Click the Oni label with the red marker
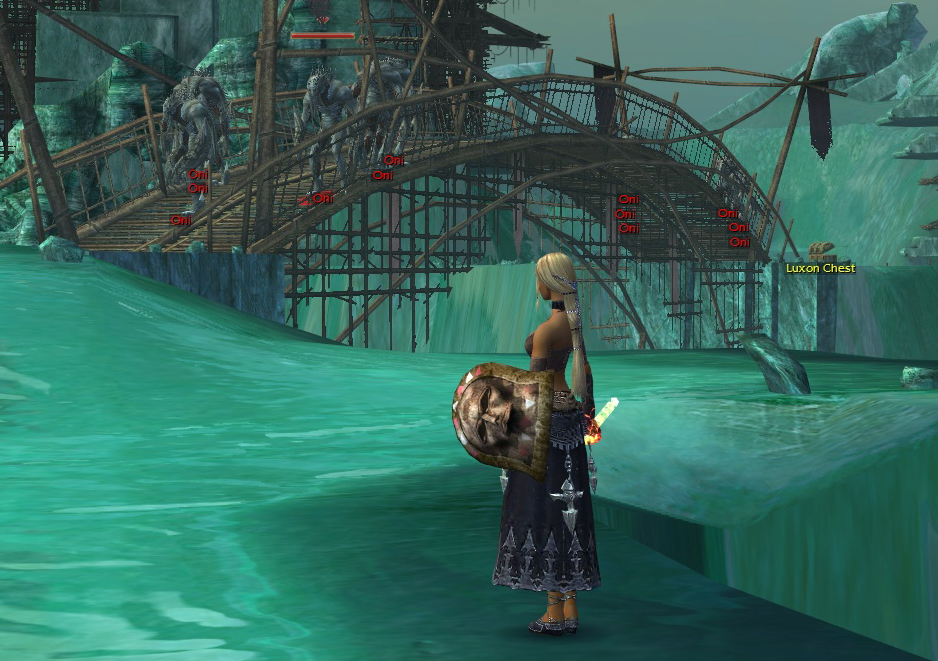Image resolution: width=938 pixels, height=661 pixels. pos(322,199)
